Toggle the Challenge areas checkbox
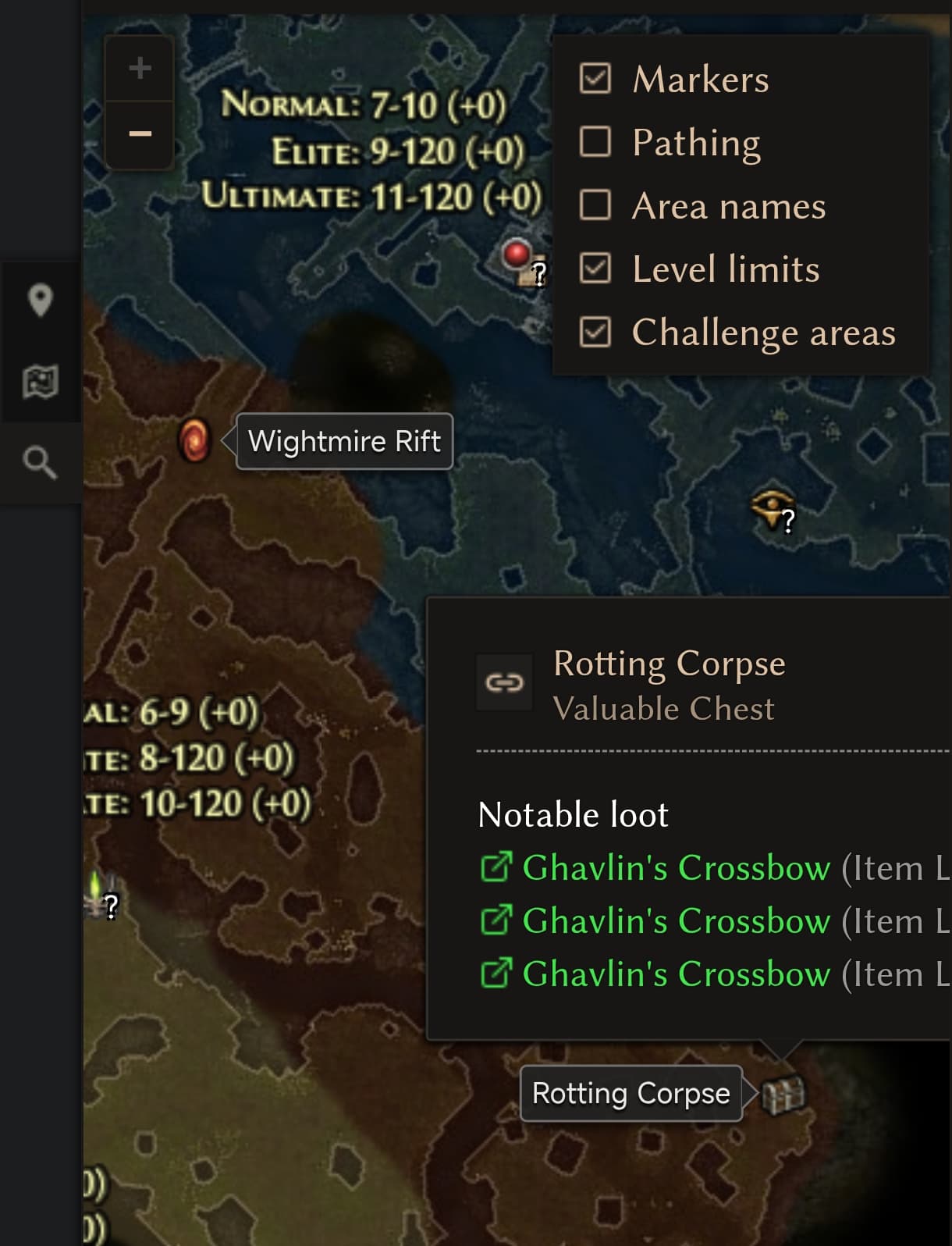 595,332
